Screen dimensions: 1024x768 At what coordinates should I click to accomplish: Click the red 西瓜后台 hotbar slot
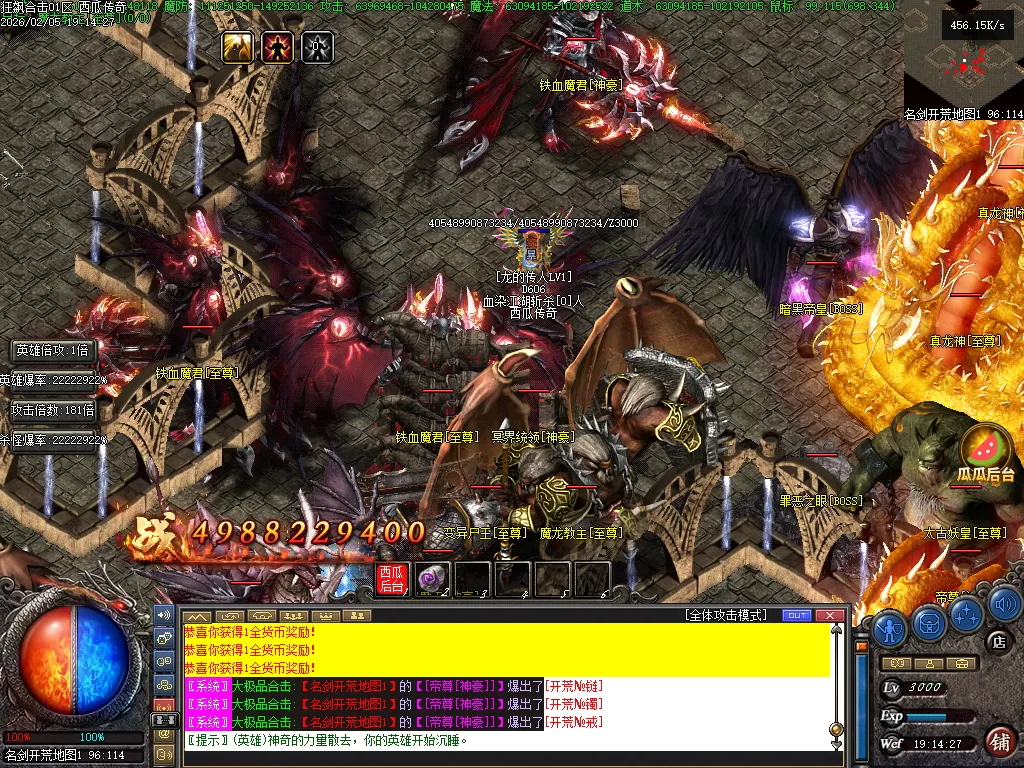(x=391, y=579)
